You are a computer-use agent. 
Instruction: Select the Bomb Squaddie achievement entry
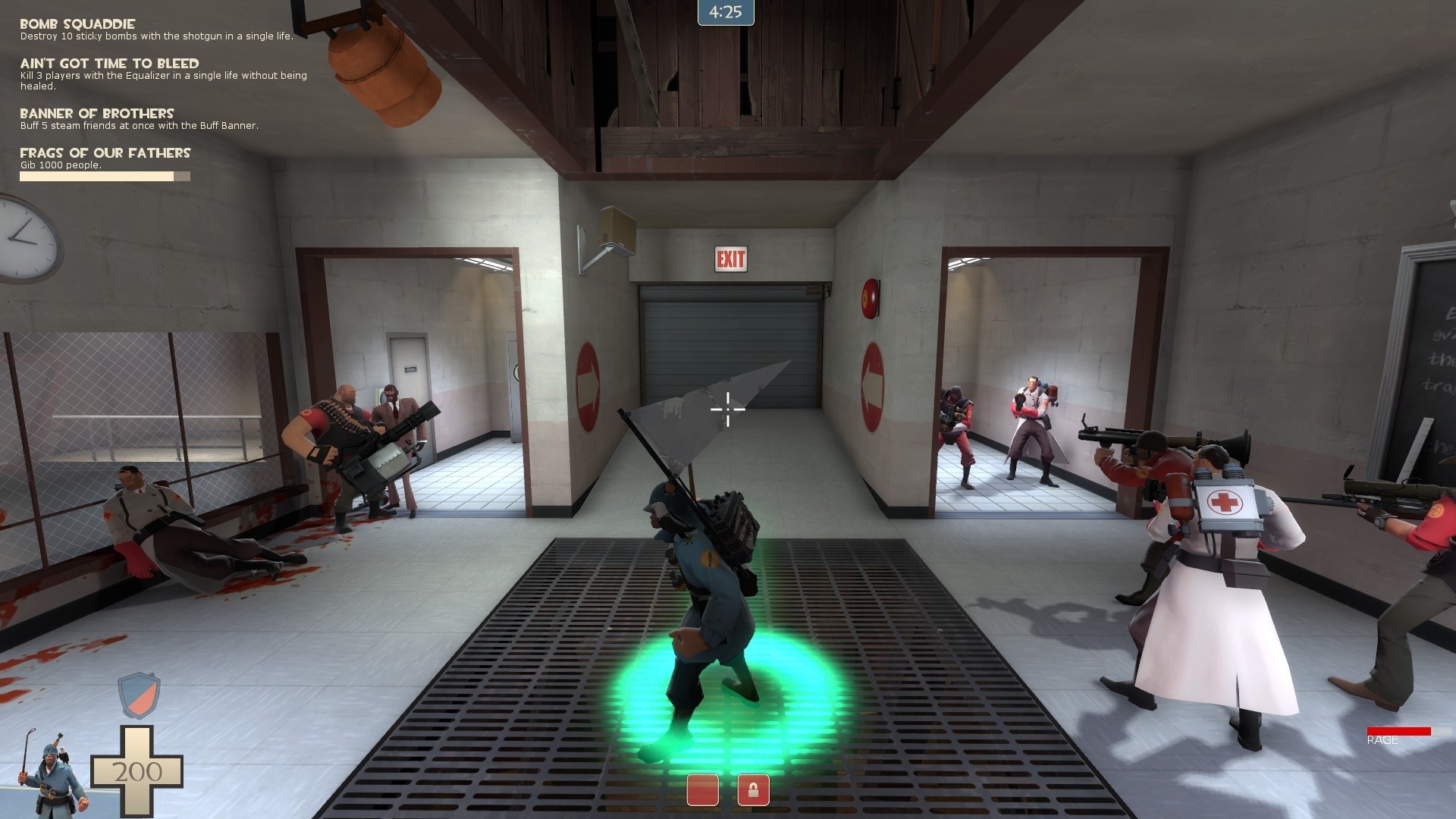[x=77, y=24]
